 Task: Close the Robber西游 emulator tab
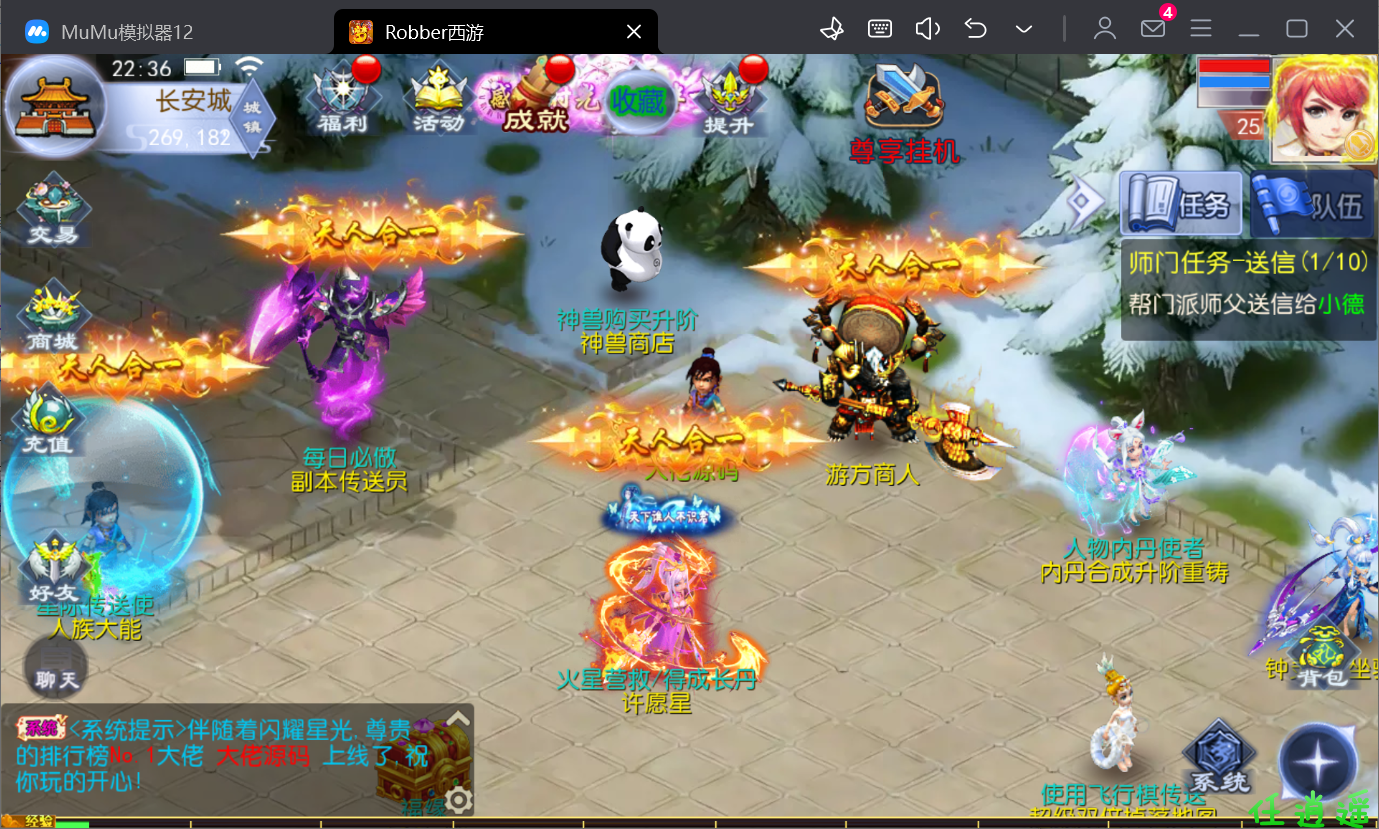click(633, 32)
